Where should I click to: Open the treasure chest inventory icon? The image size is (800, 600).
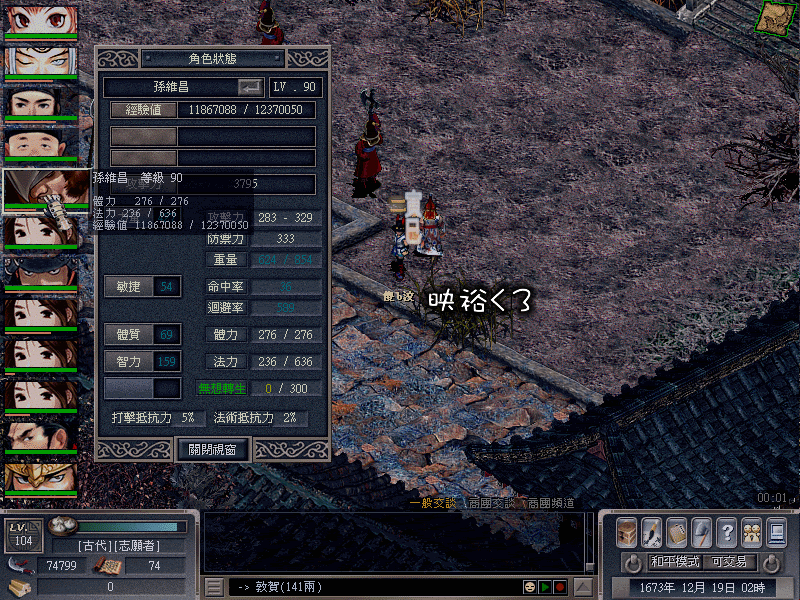(x=627, y=531)
